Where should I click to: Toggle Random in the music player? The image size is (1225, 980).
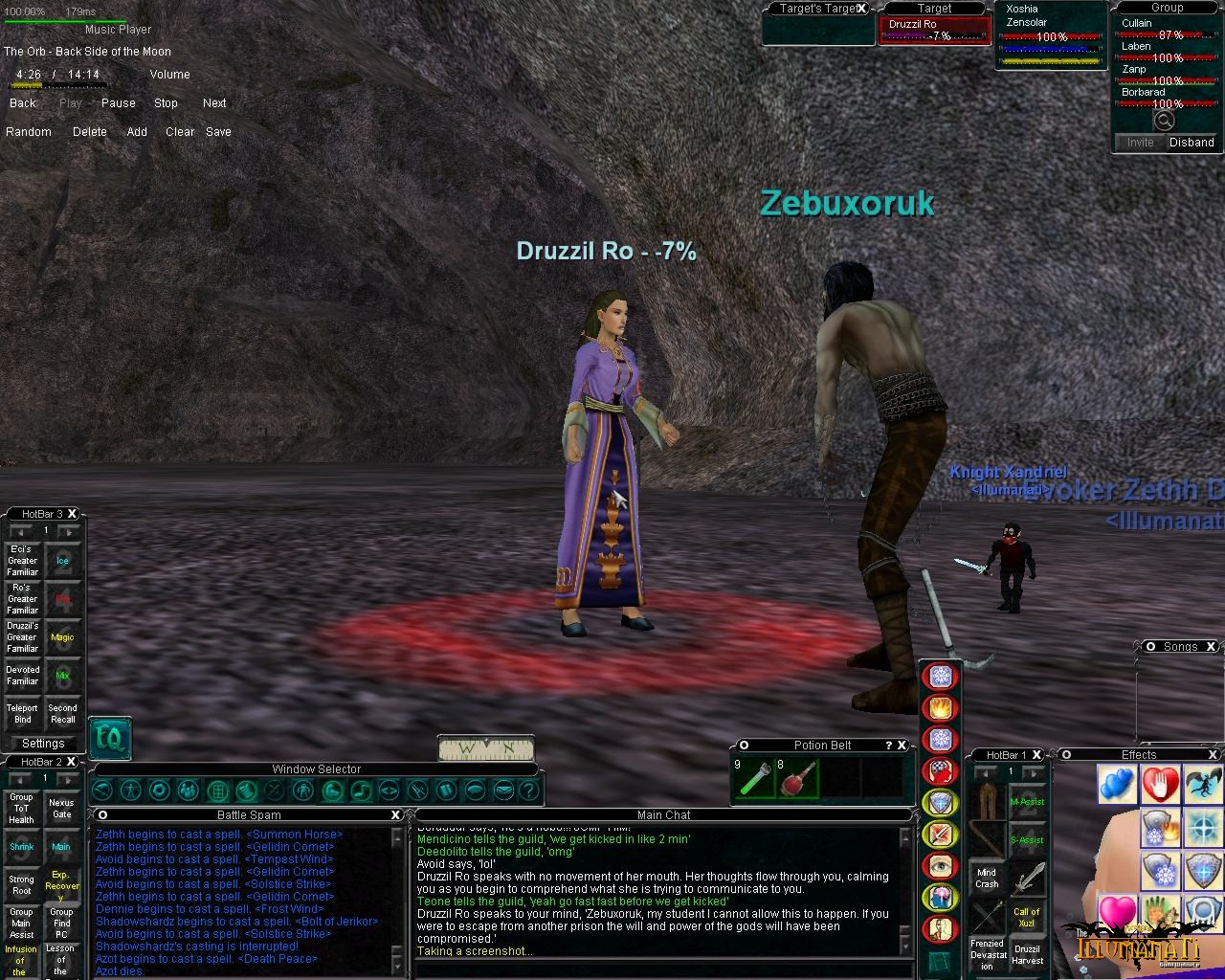pos(29,132)
